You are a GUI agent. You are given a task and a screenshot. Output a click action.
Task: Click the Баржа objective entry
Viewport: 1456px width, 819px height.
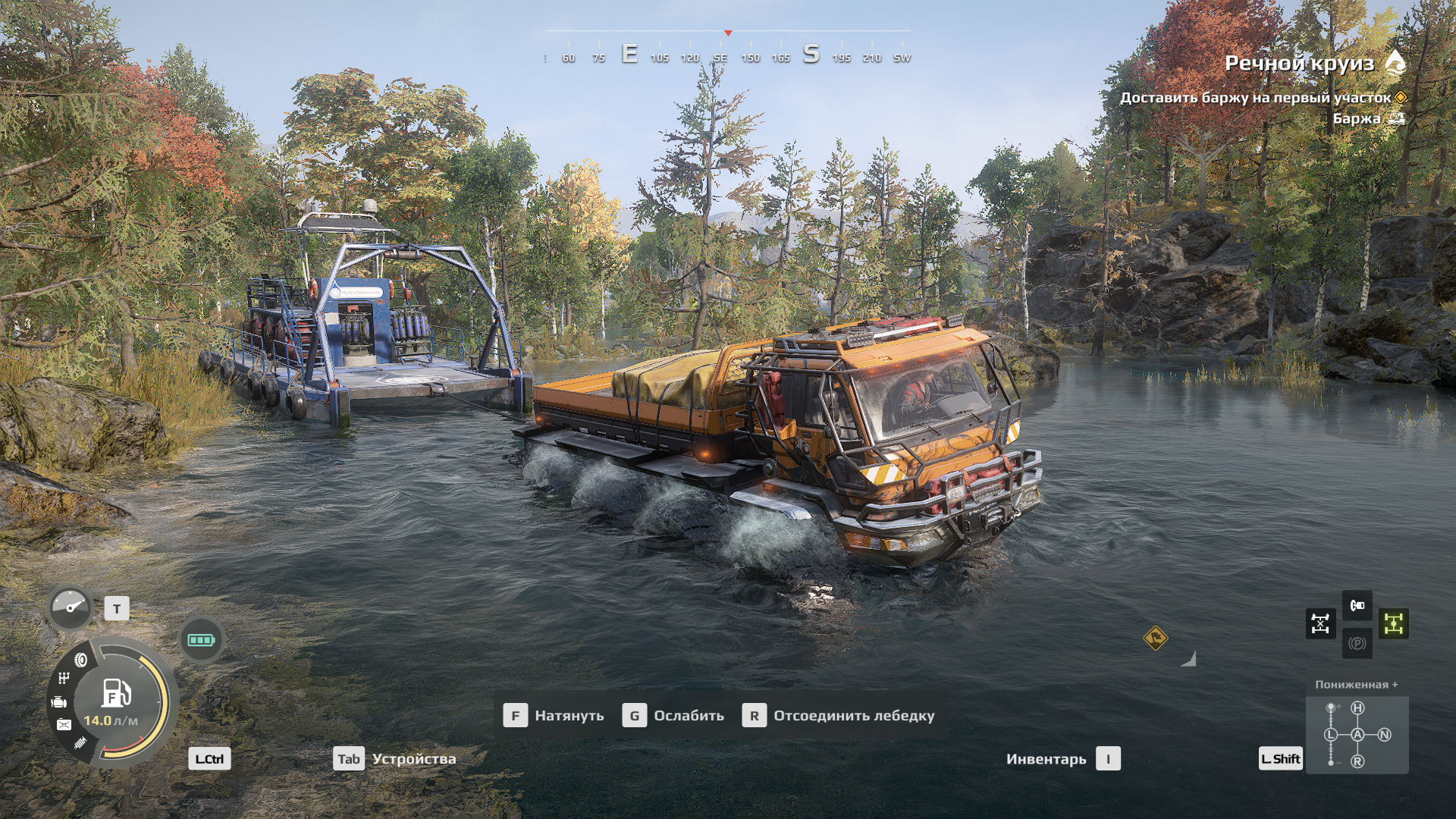(x=1356, y=118)
